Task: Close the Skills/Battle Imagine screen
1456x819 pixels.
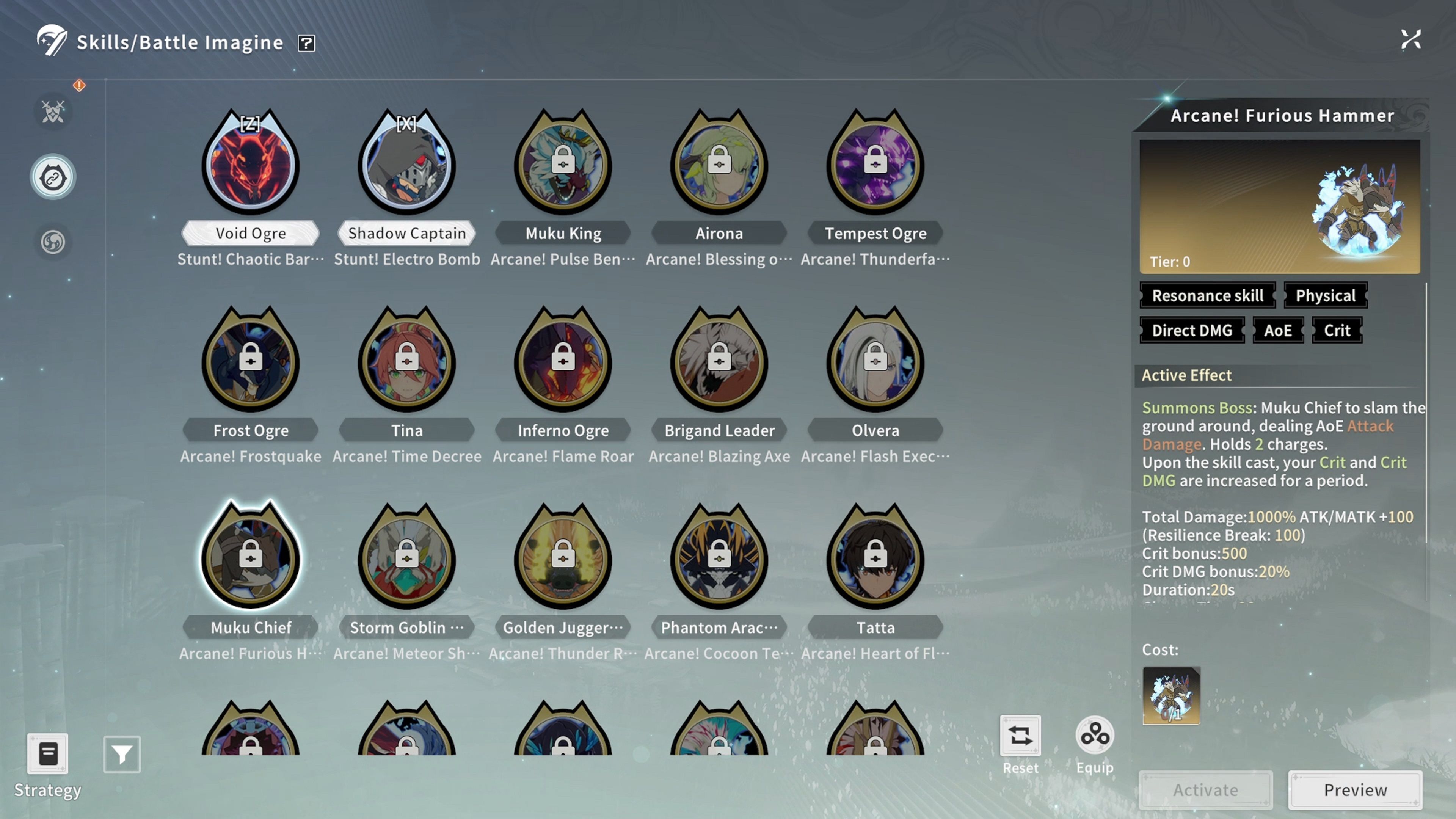Action: [x=1411, y=39]
